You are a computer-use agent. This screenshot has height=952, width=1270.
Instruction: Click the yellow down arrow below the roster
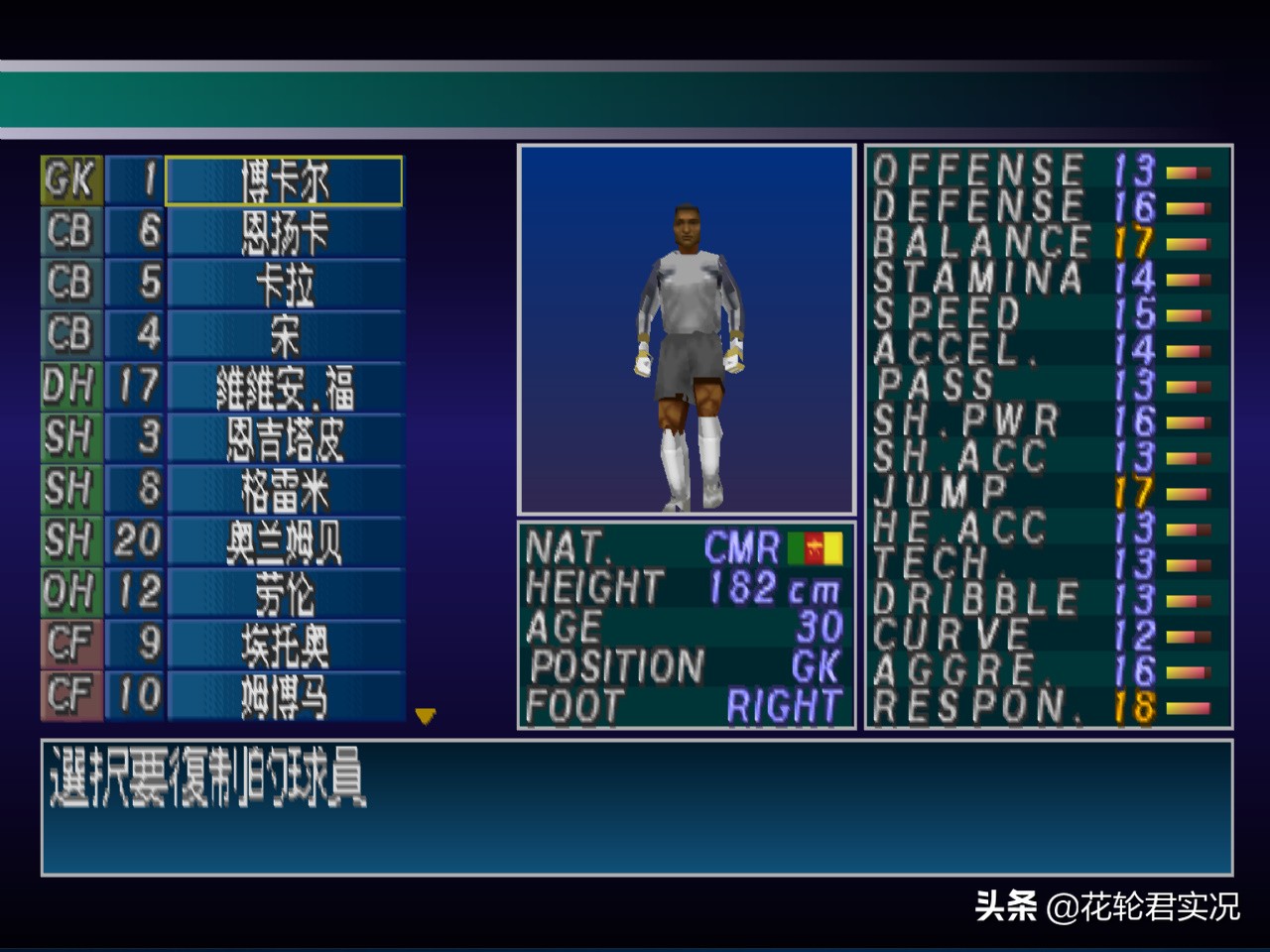pos(425,716)
